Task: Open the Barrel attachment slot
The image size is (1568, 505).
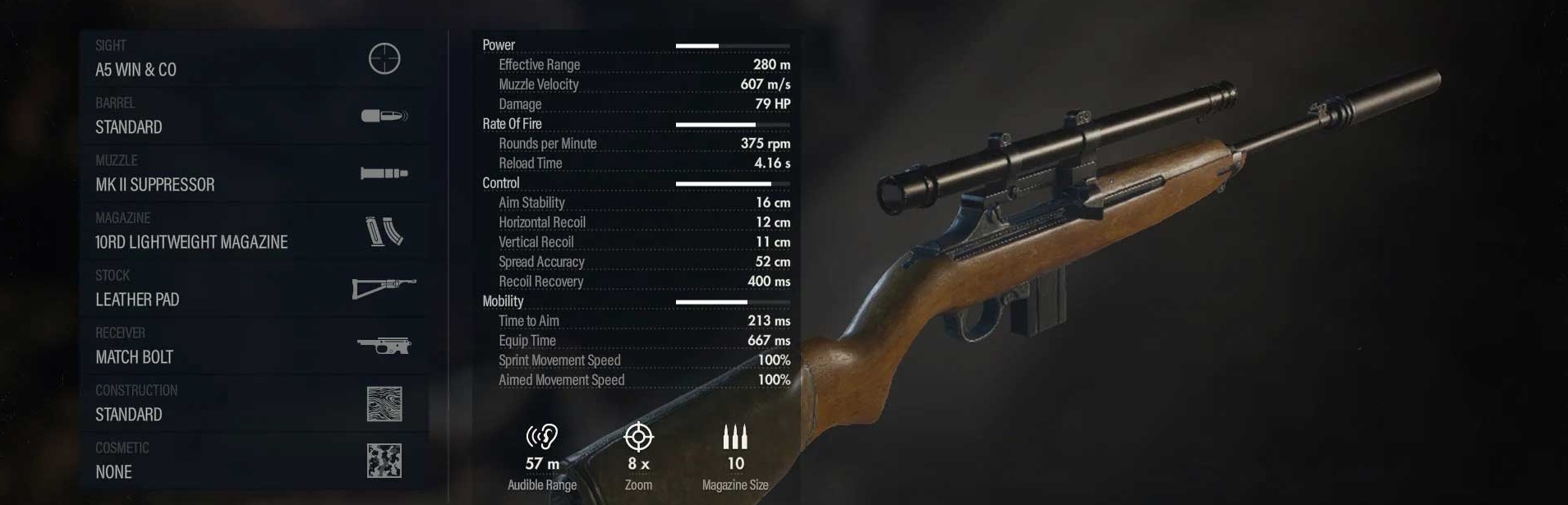Action: coord(253,116)
